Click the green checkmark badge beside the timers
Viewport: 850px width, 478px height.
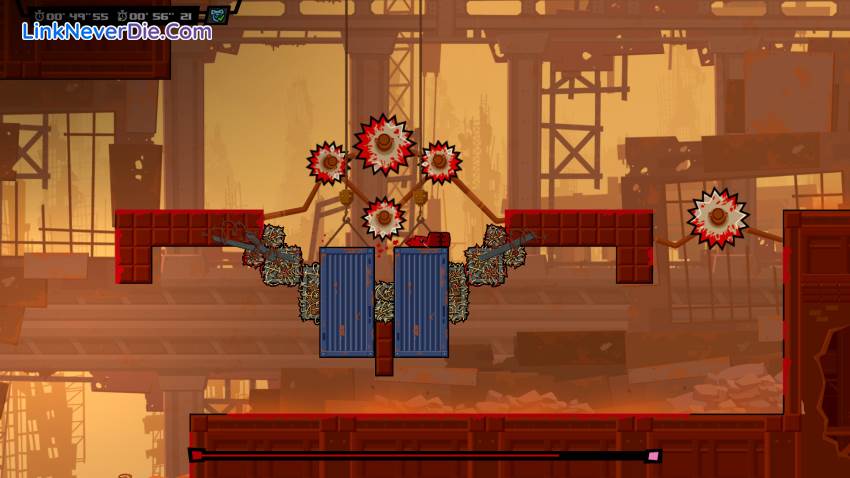pyautogui.click(x=218, y=15)
